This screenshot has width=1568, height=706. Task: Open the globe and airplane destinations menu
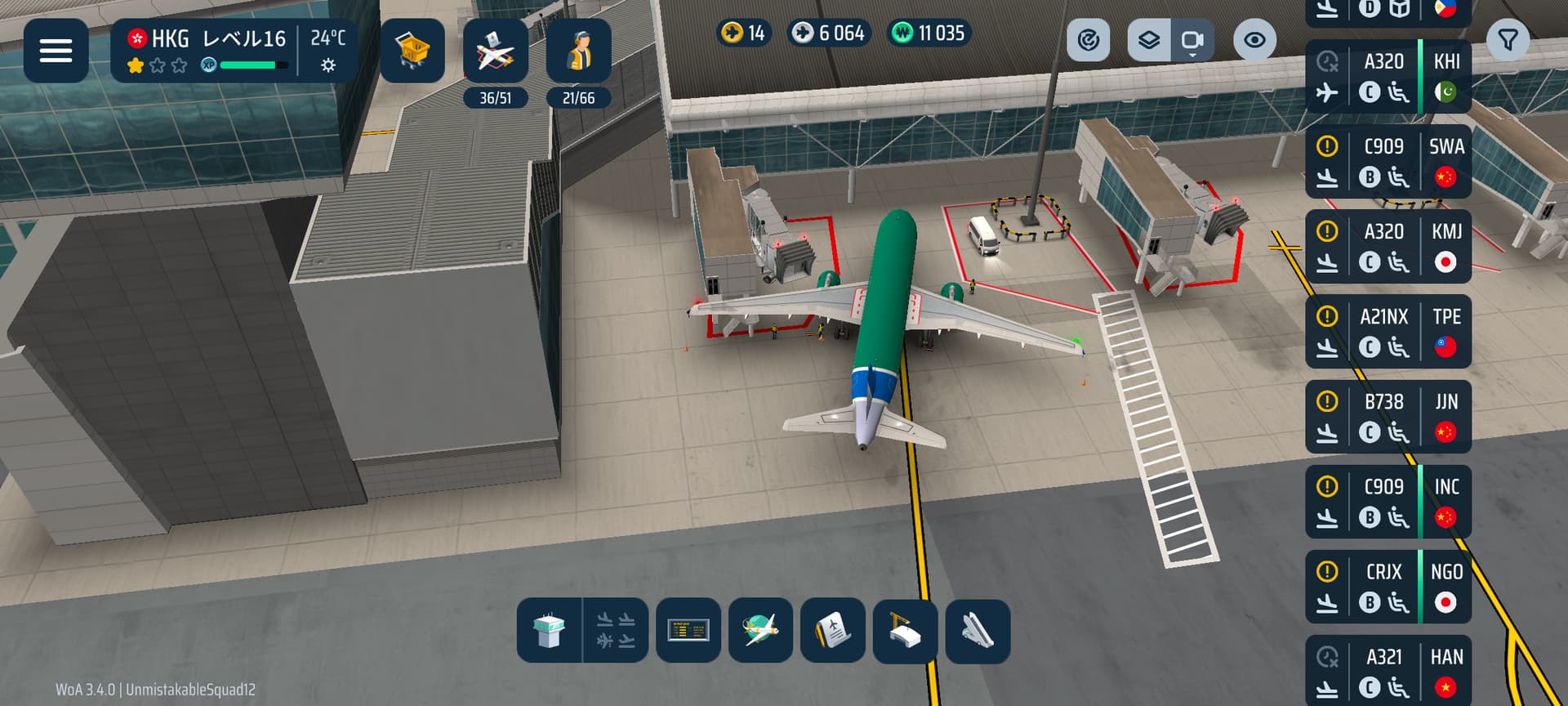pyautogui.click(x=760, y=631)
